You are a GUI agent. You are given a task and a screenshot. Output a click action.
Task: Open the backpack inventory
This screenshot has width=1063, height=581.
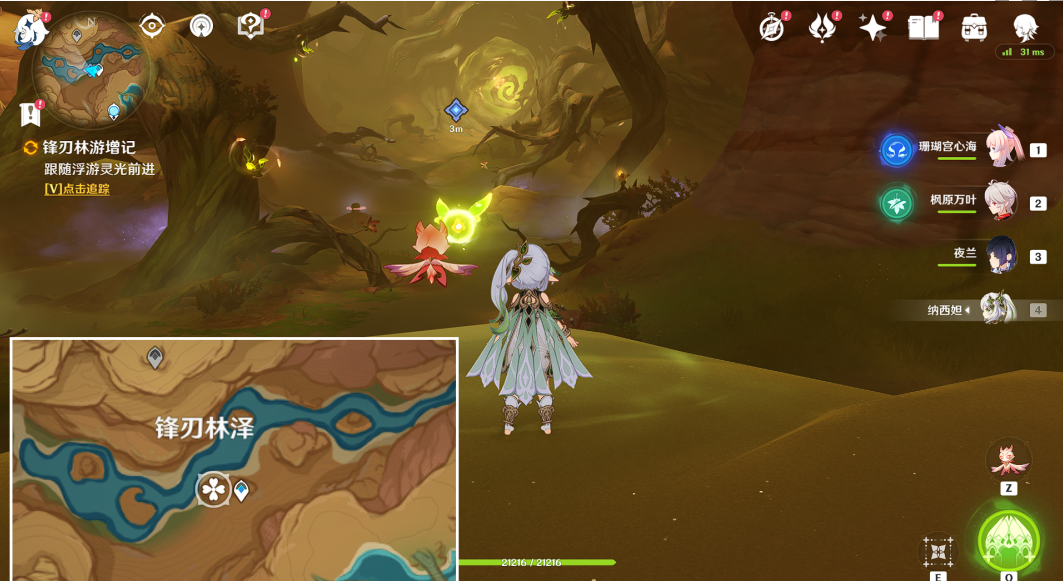[x=974, y=28]
